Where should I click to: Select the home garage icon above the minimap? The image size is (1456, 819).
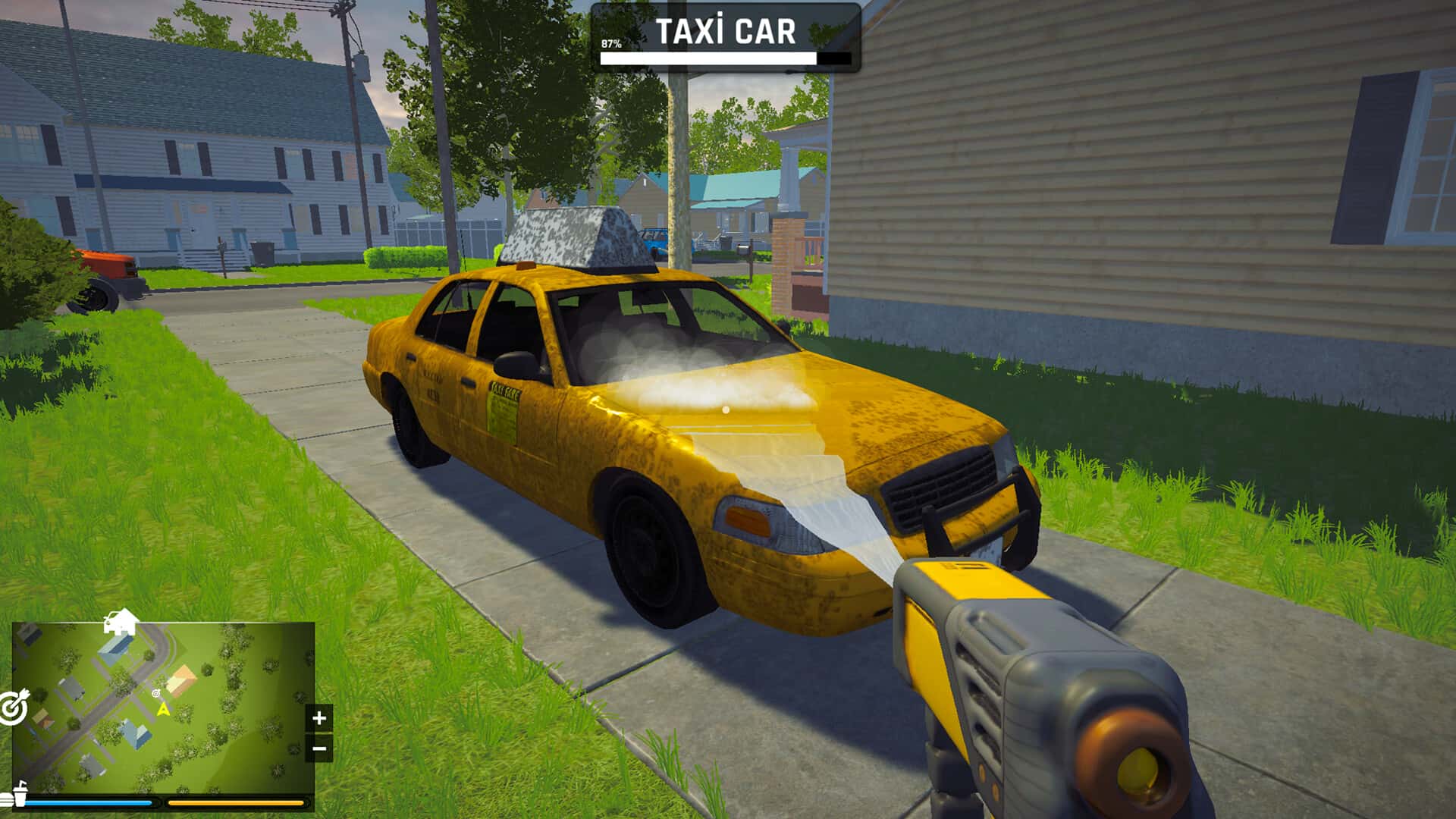[x=121, y=622]
